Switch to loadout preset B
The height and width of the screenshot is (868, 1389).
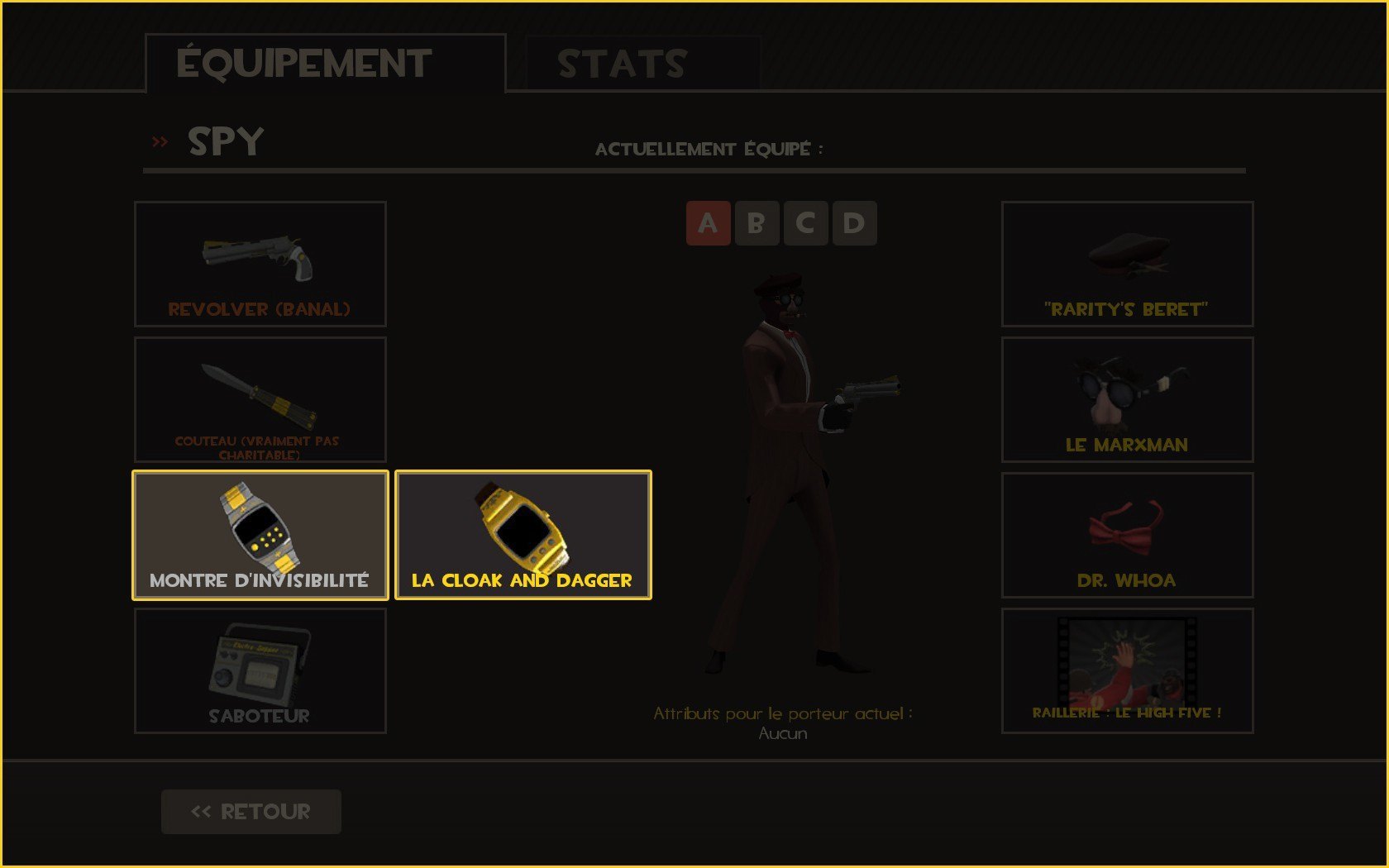pos(757,223)
